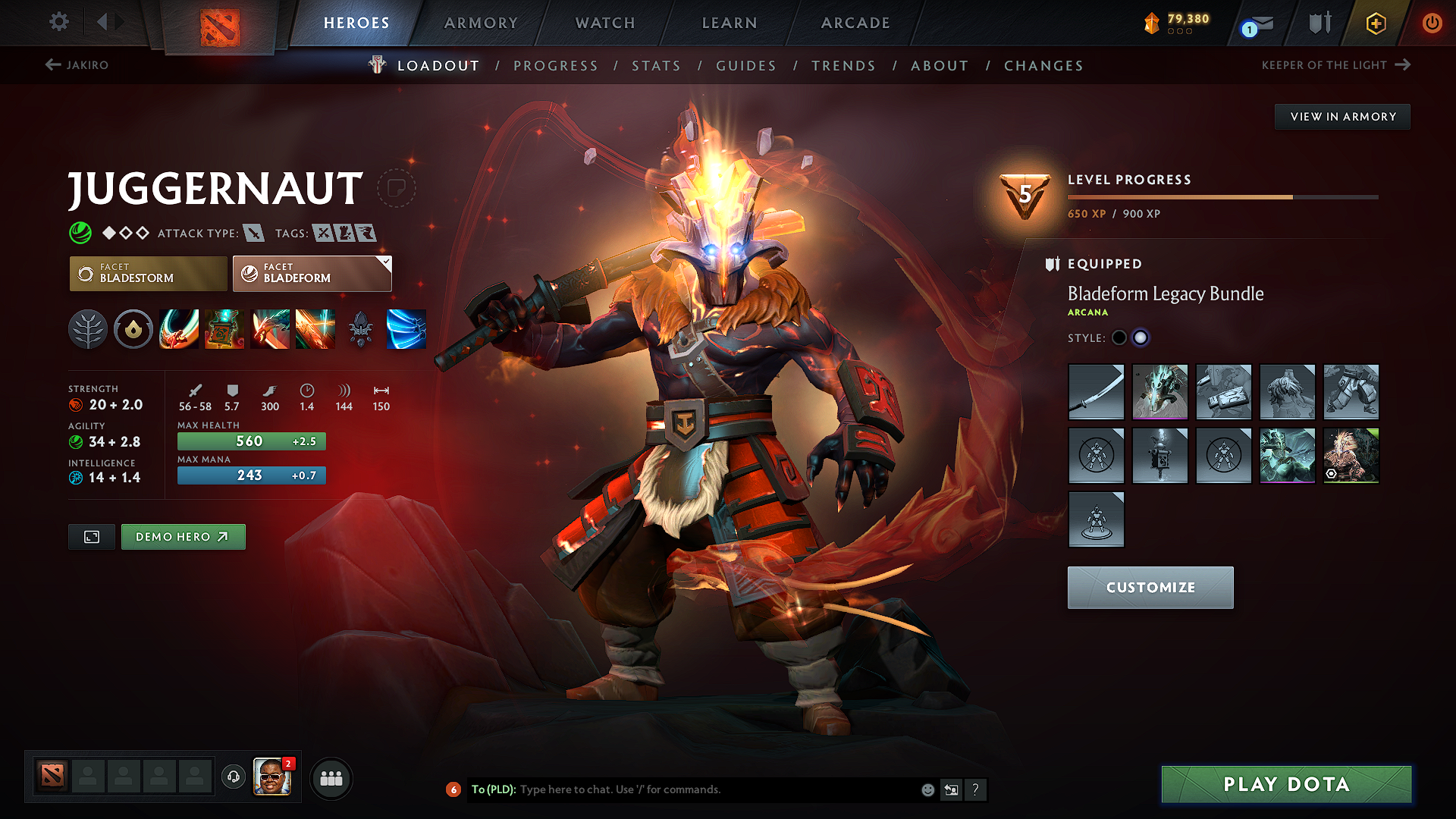Viewport: 1456px width, 819px height.
Task: Click the innate ability droplet icon
Action: click(133, 329)
